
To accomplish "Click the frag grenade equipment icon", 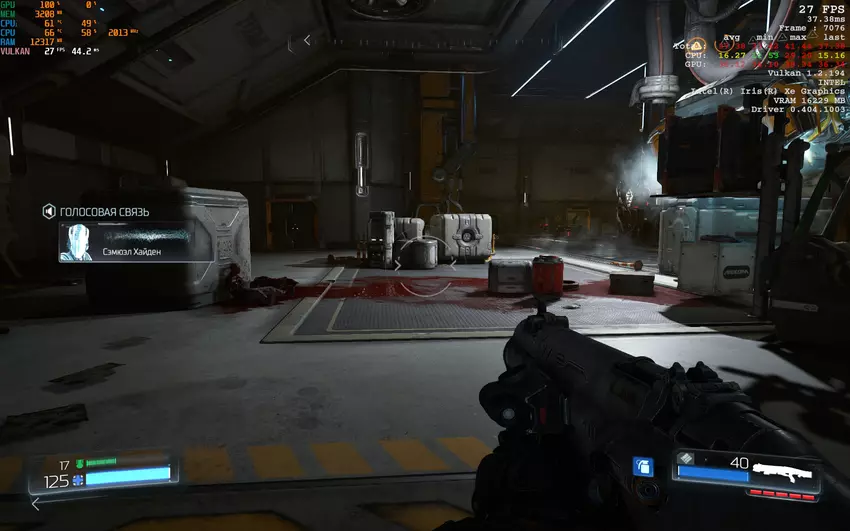I will (644, 466).
